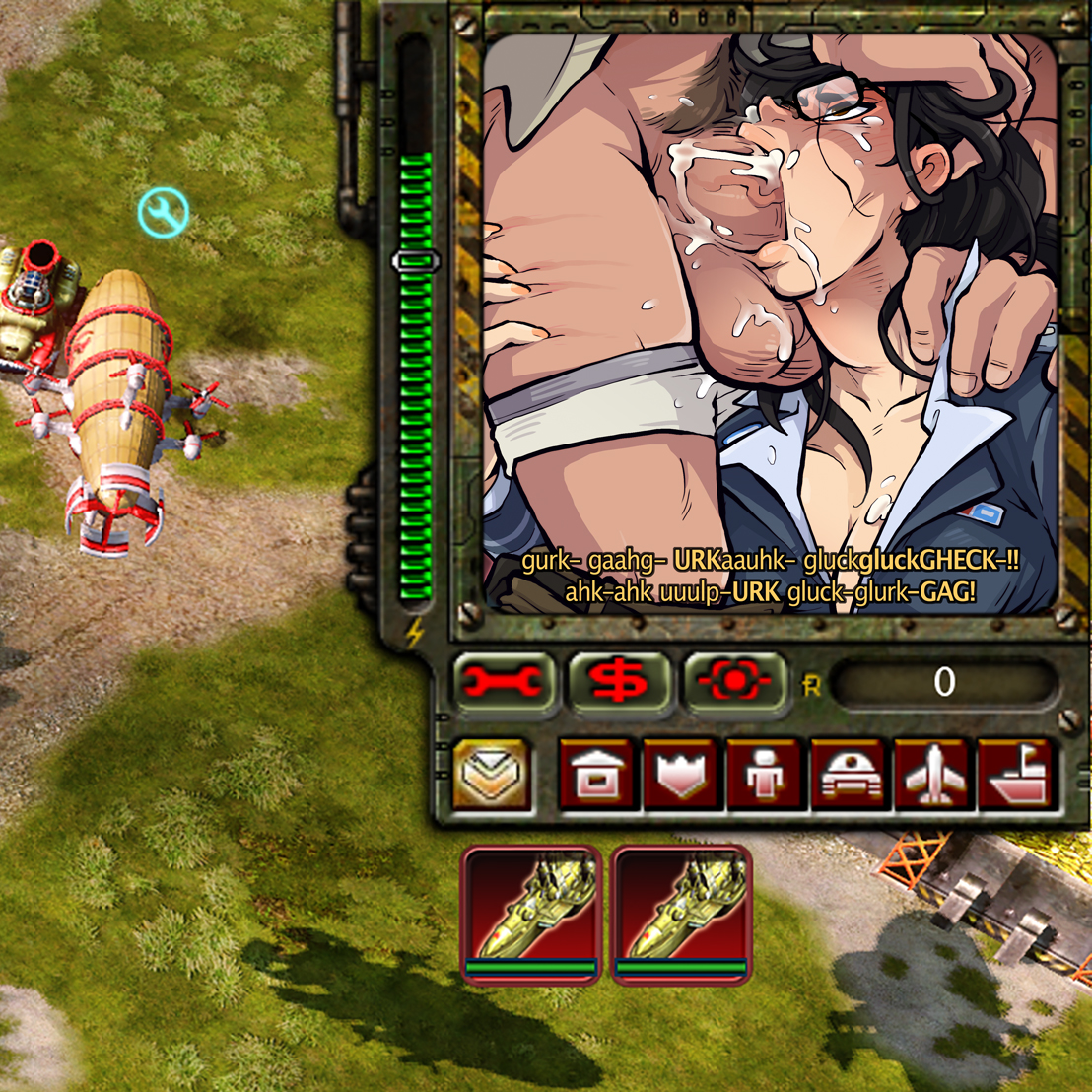Open the gold chevron orders button
Screen dimensions: 1092x1092
click(492, 774)
